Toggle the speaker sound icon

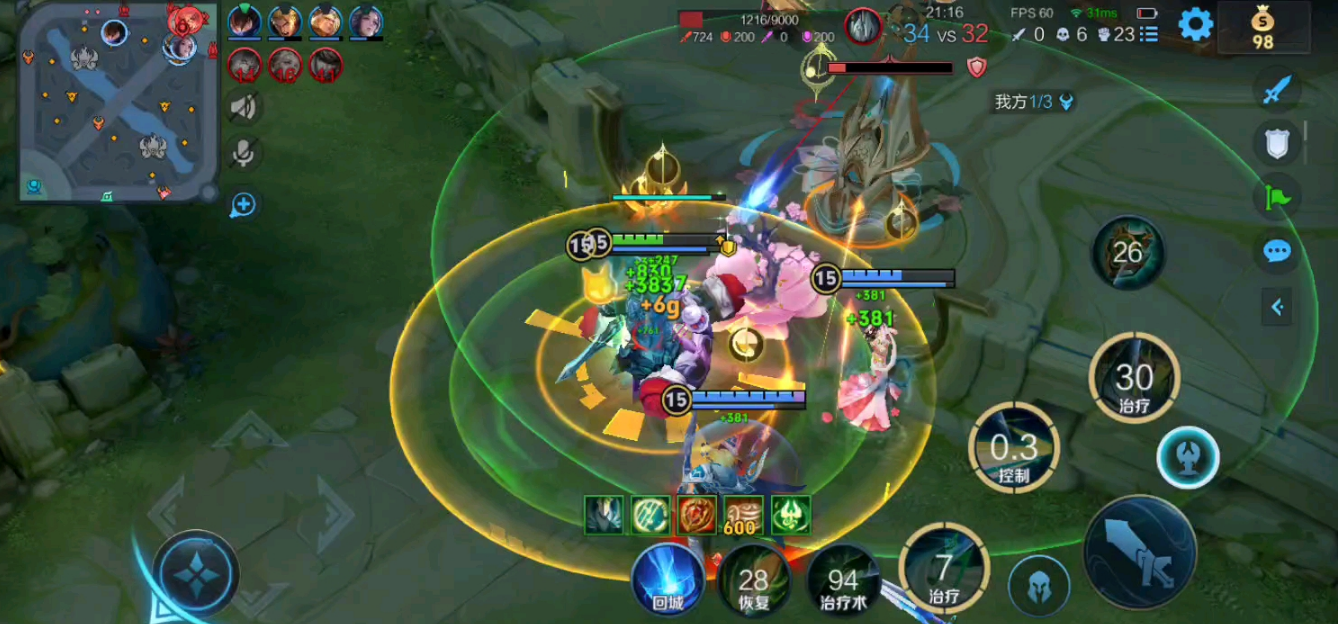pos(242,107)
